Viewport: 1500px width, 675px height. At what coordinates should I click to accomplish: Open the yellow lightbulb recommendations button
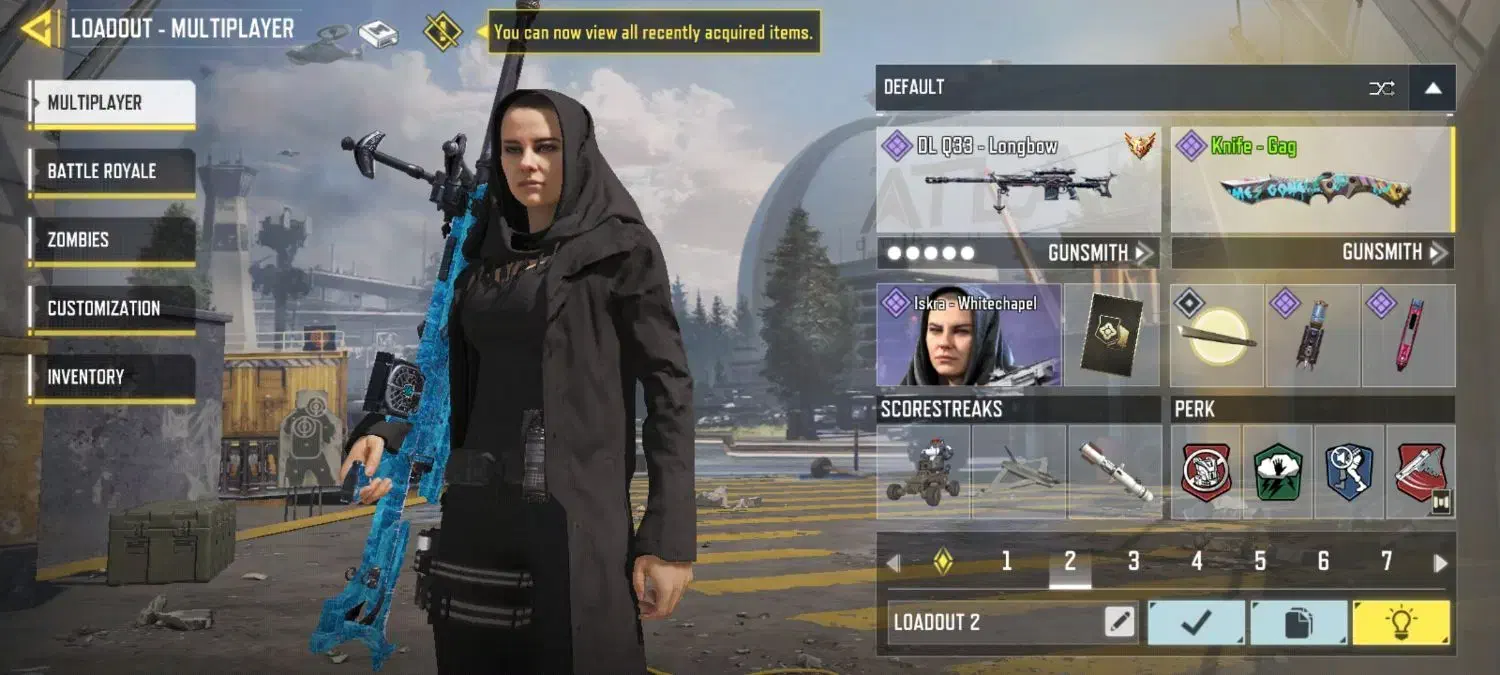click(1400, 622)
